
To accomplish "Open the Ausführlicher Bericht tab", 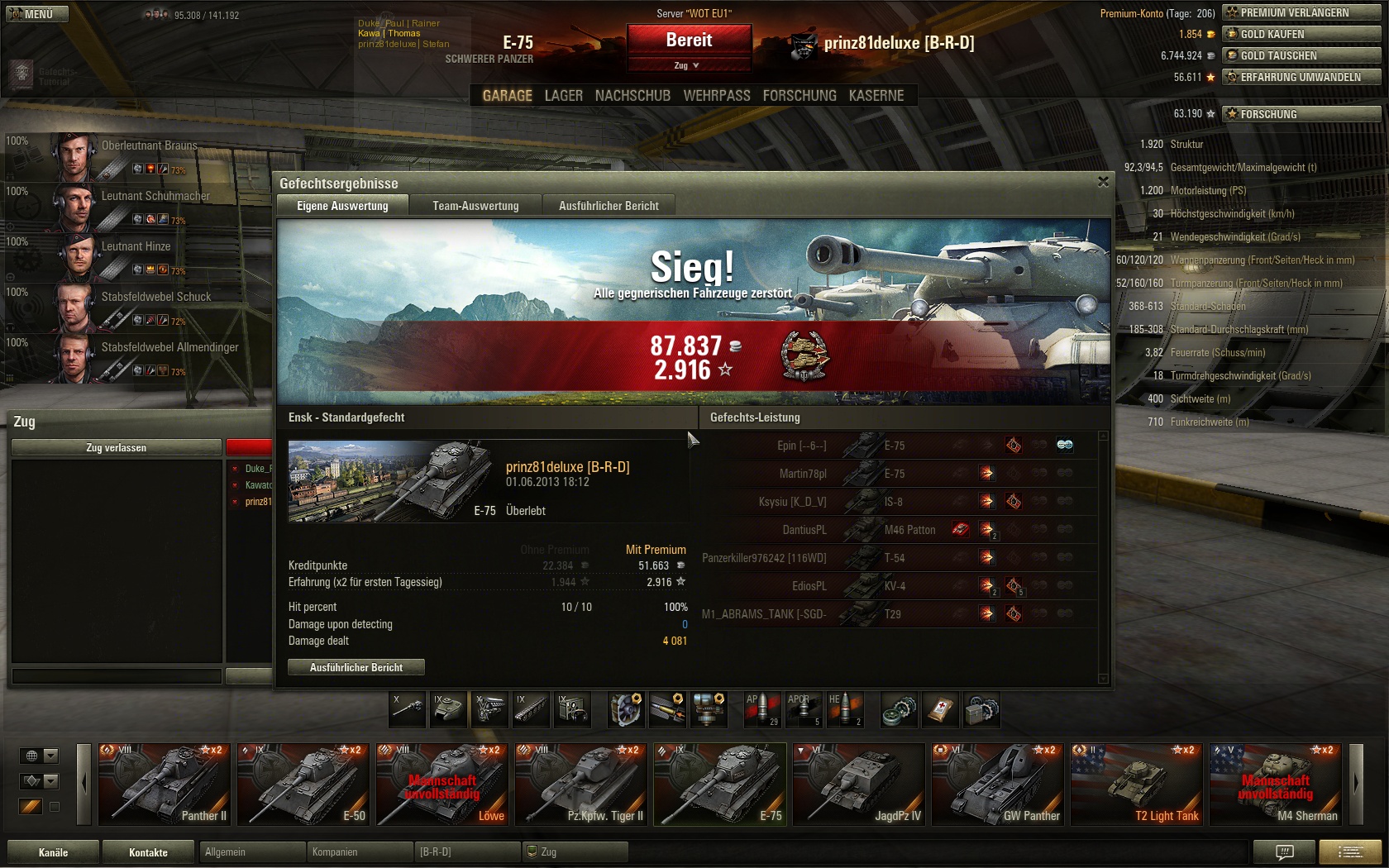I will (x=609, y=206).
